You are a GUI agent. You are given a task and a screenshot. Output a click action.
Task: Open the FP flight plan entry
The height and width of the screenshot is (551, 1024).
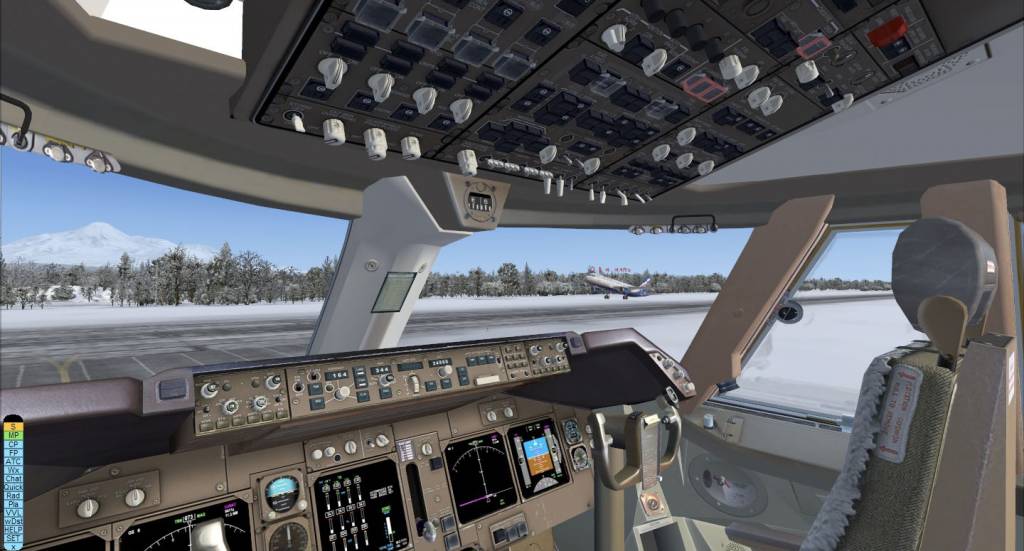(12, 452)
